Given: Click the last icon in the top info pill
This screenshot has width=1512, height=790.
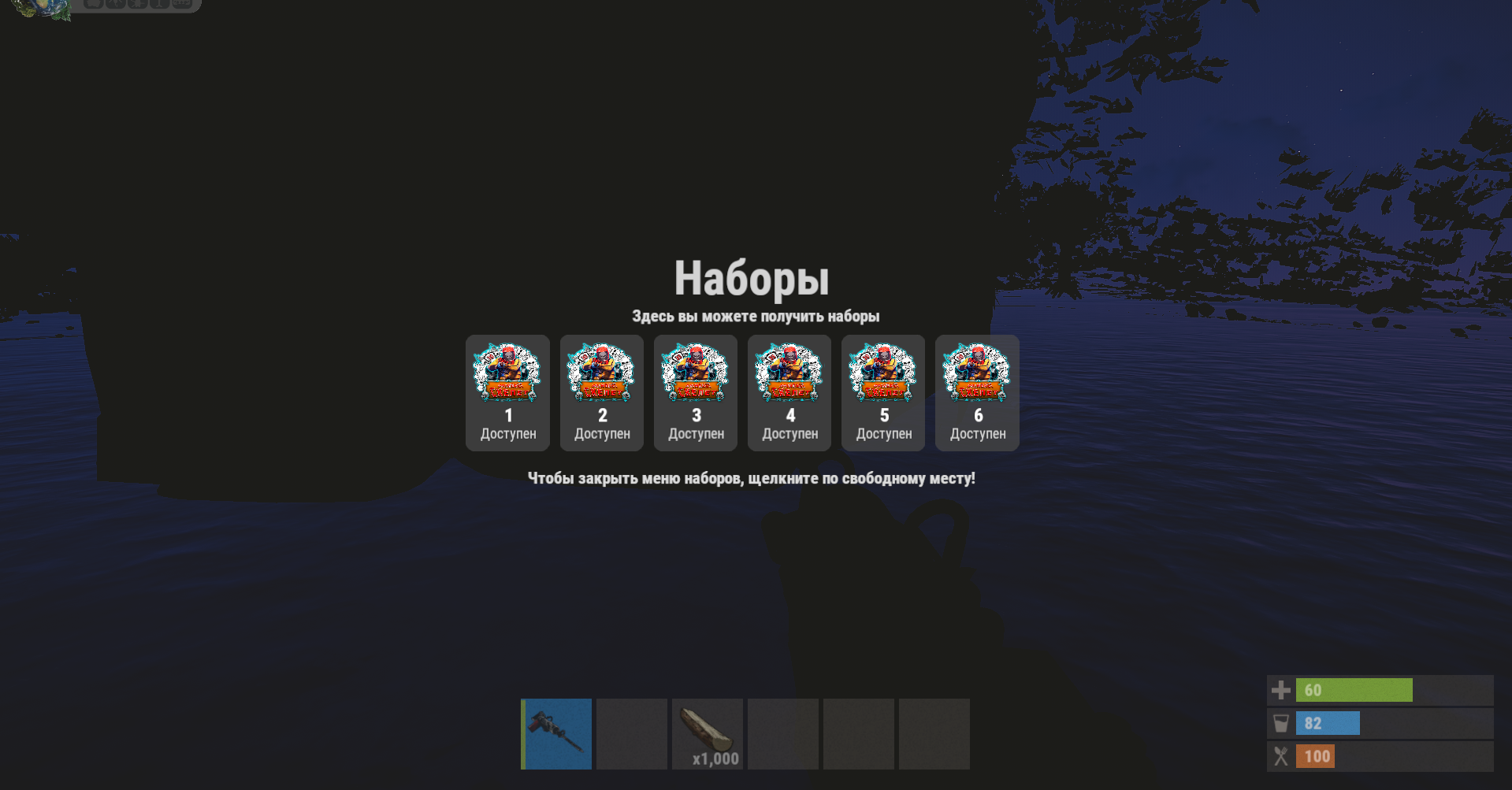Looking at the screenshot, I should (184, 4).
